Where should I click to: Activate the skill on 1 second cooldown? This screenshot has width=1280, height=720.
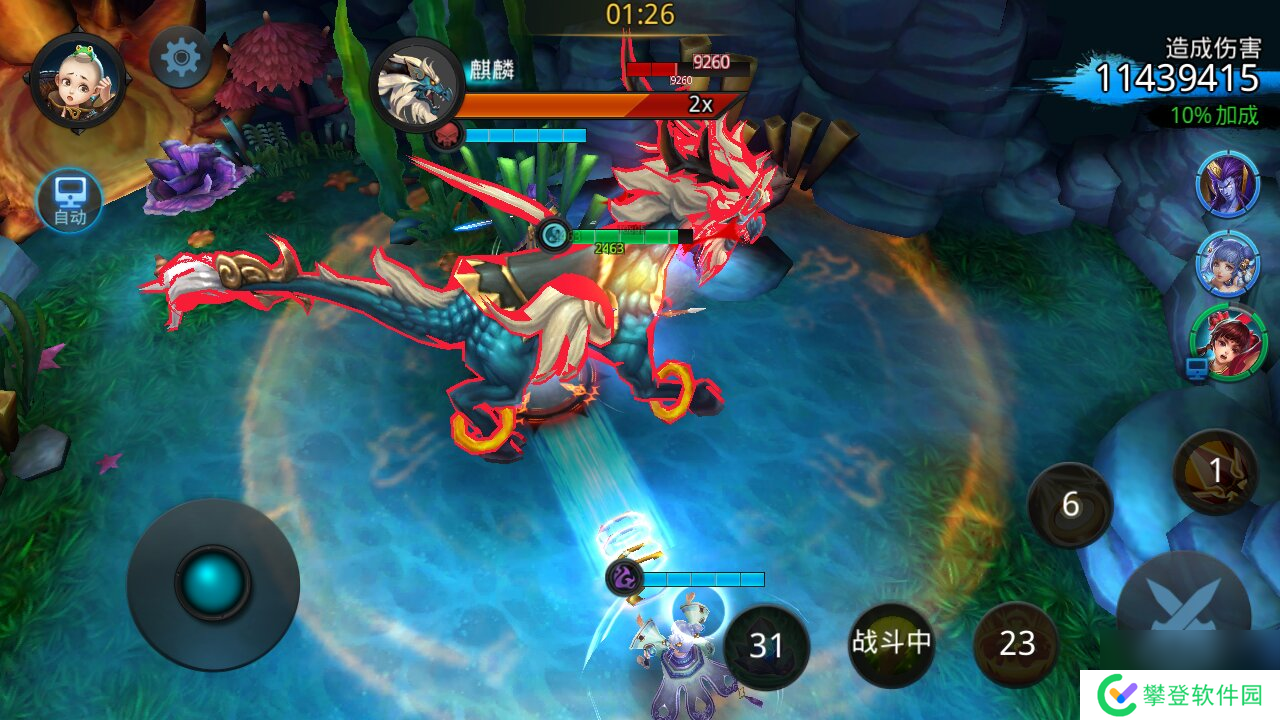click(1215, 472)
